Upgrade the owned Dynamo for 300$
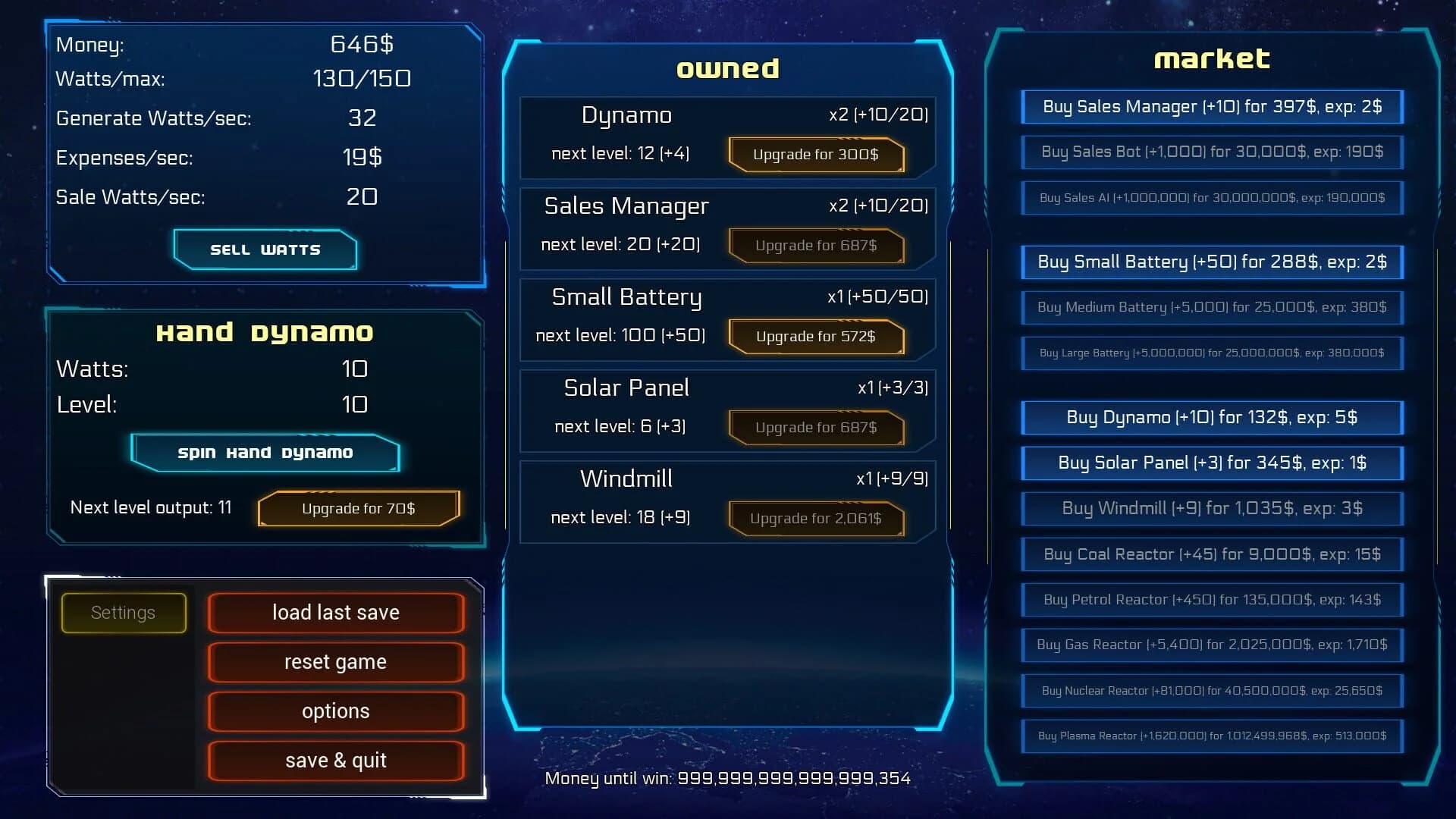 click(x=816, y=155)
